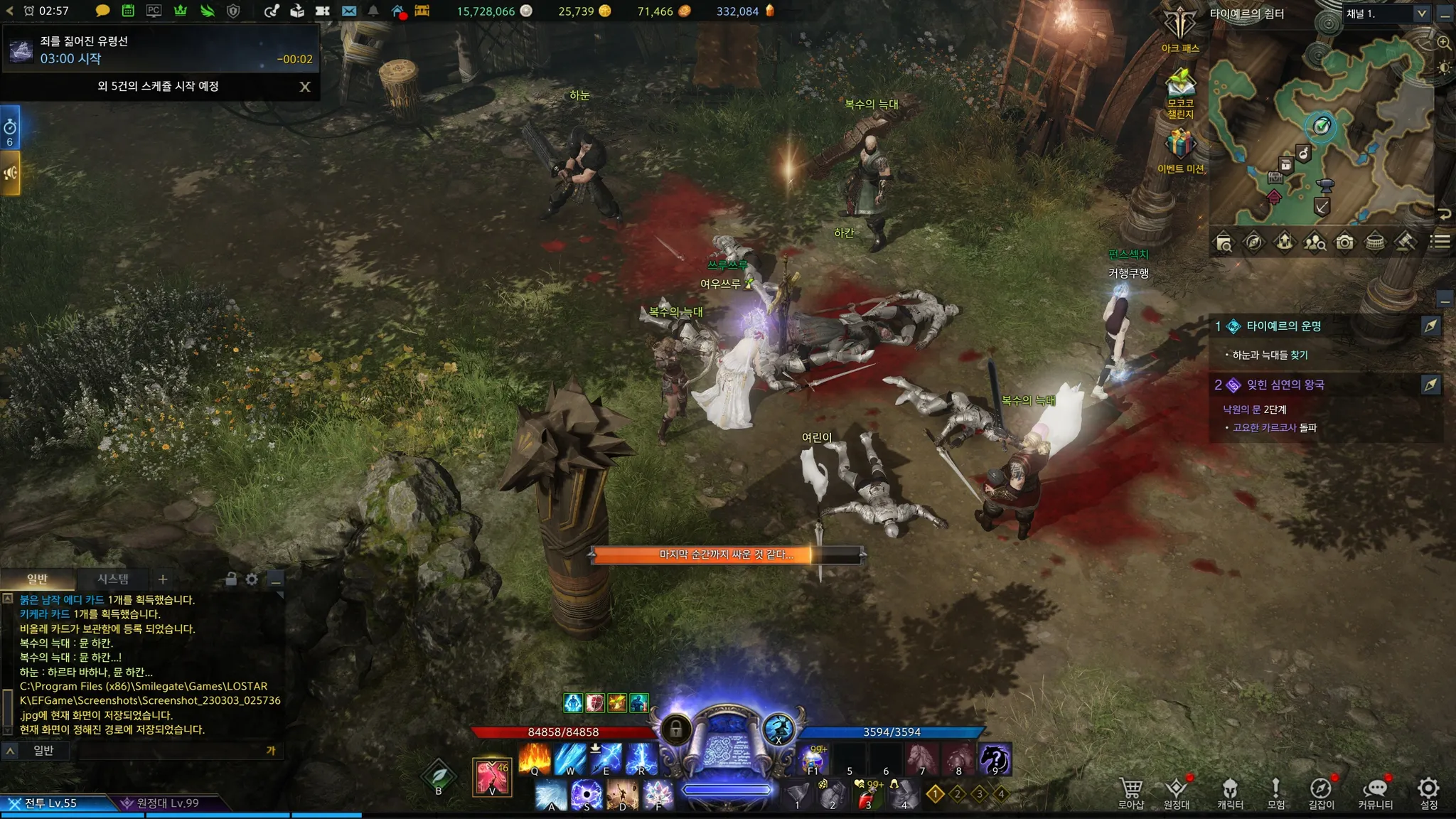Viewport: 1456px width, 819px height.
Task: Switch to the 시스템 chat tab
Action: pyautogui.click(x=113, y=579)
